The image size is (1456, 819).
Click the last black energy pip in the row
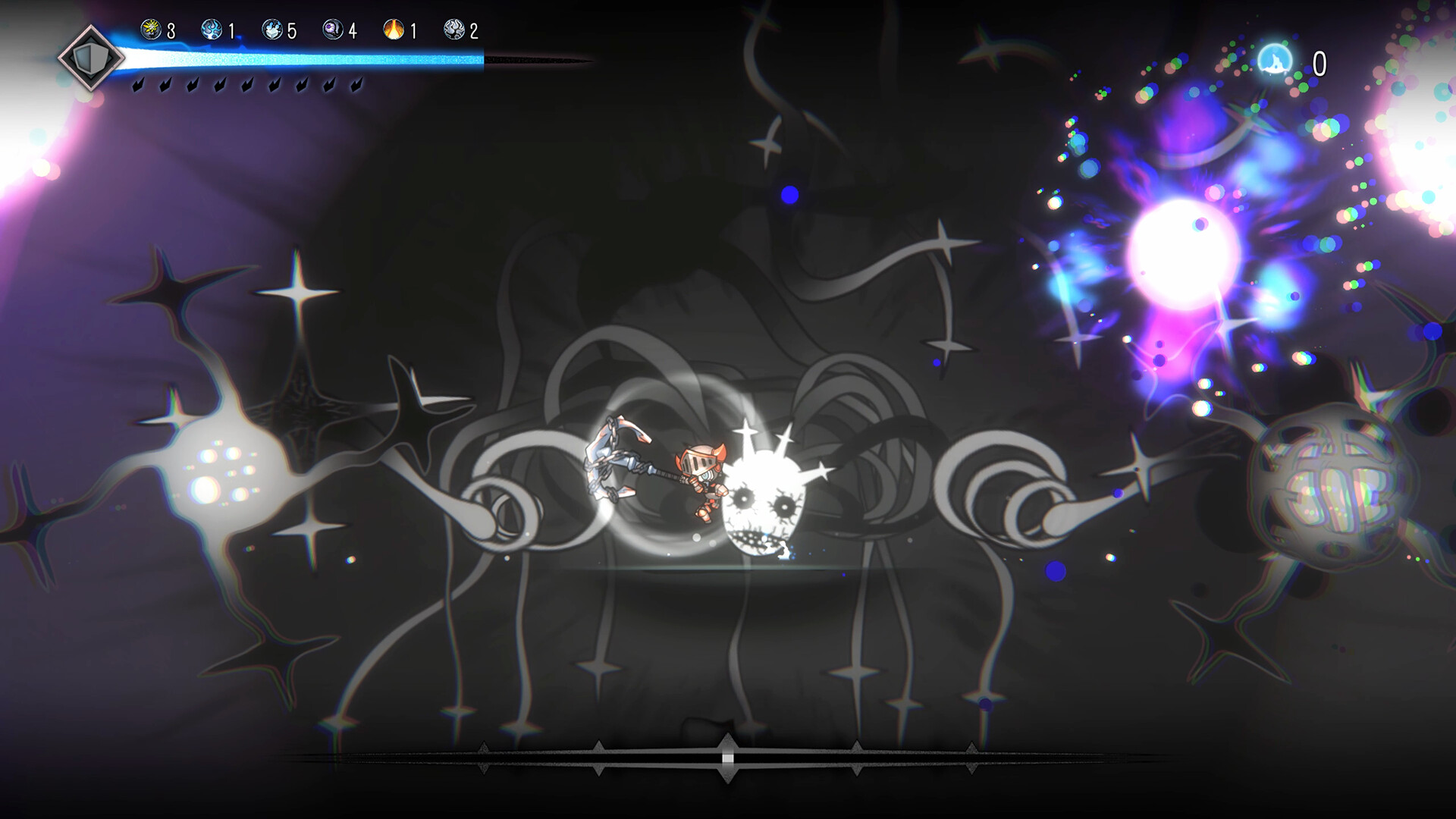(x=356, y=85)
